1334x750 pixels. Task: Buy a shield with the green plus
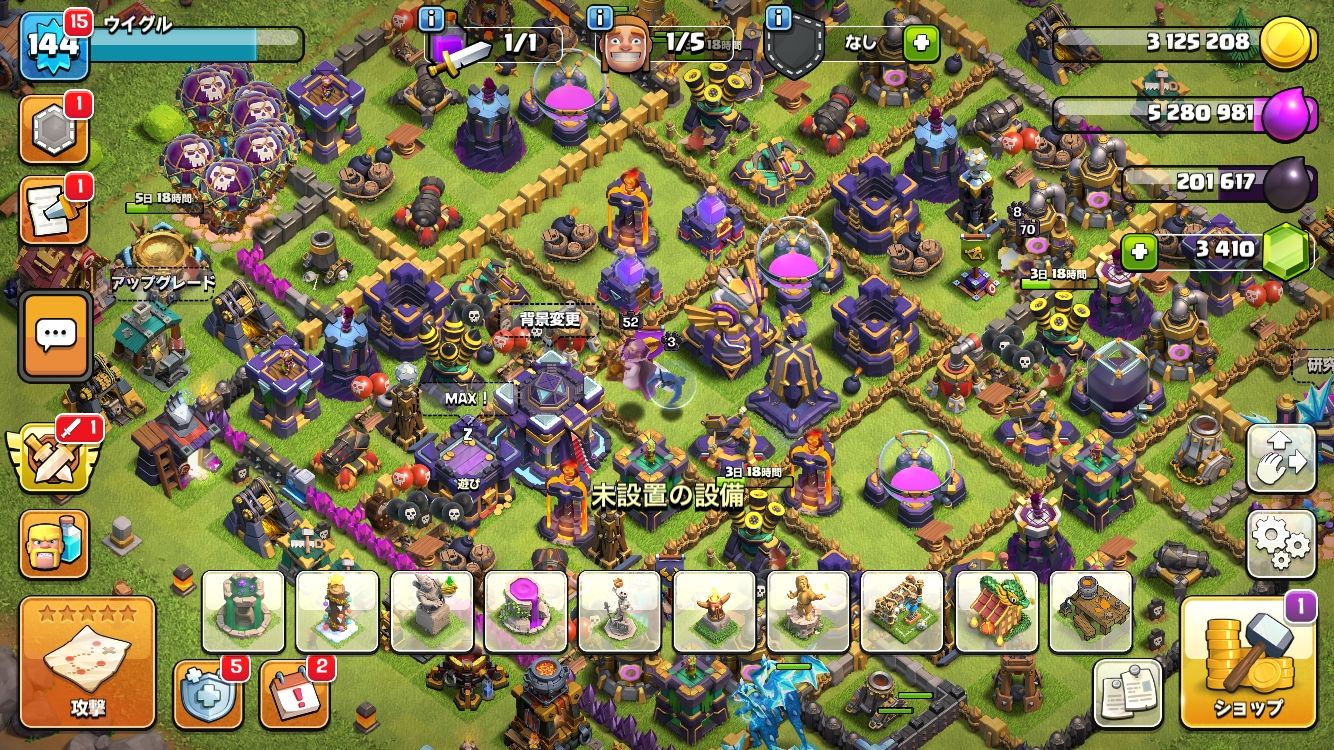coord(920,43)
